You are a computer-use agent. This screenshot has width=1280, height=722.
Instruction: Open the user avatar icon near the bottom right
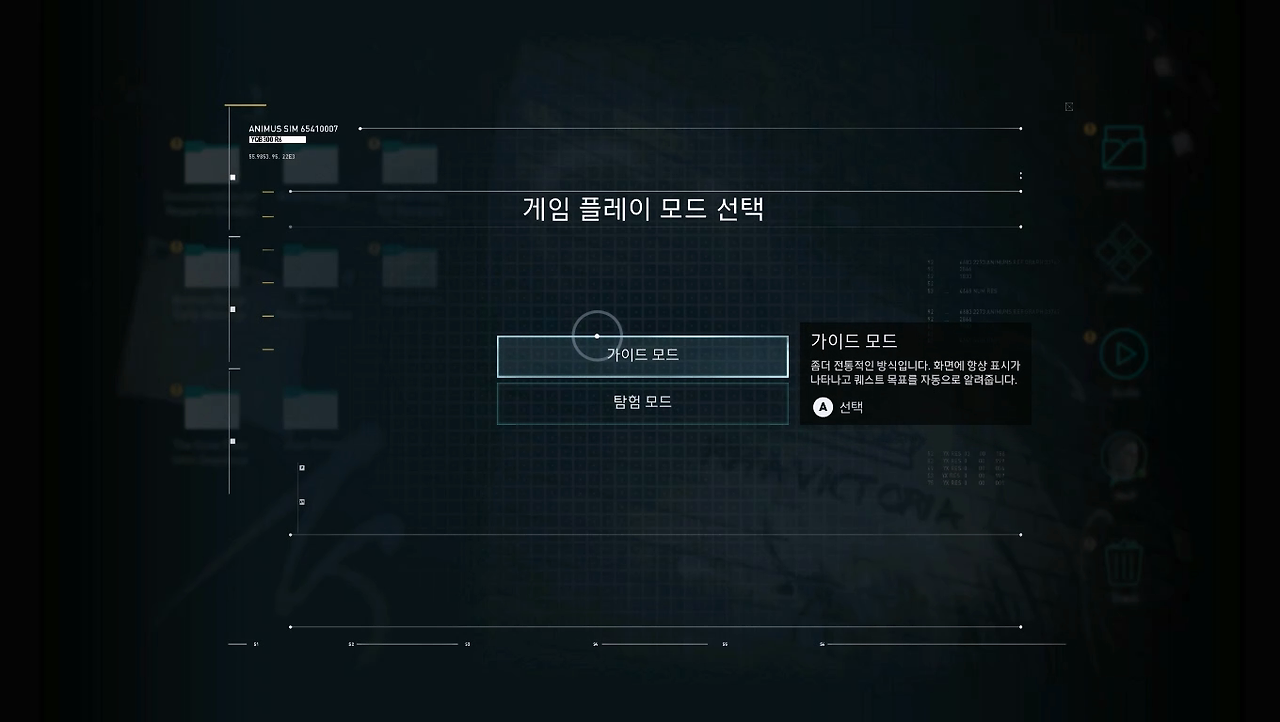pyautogui.click(x=1124, y=457)
